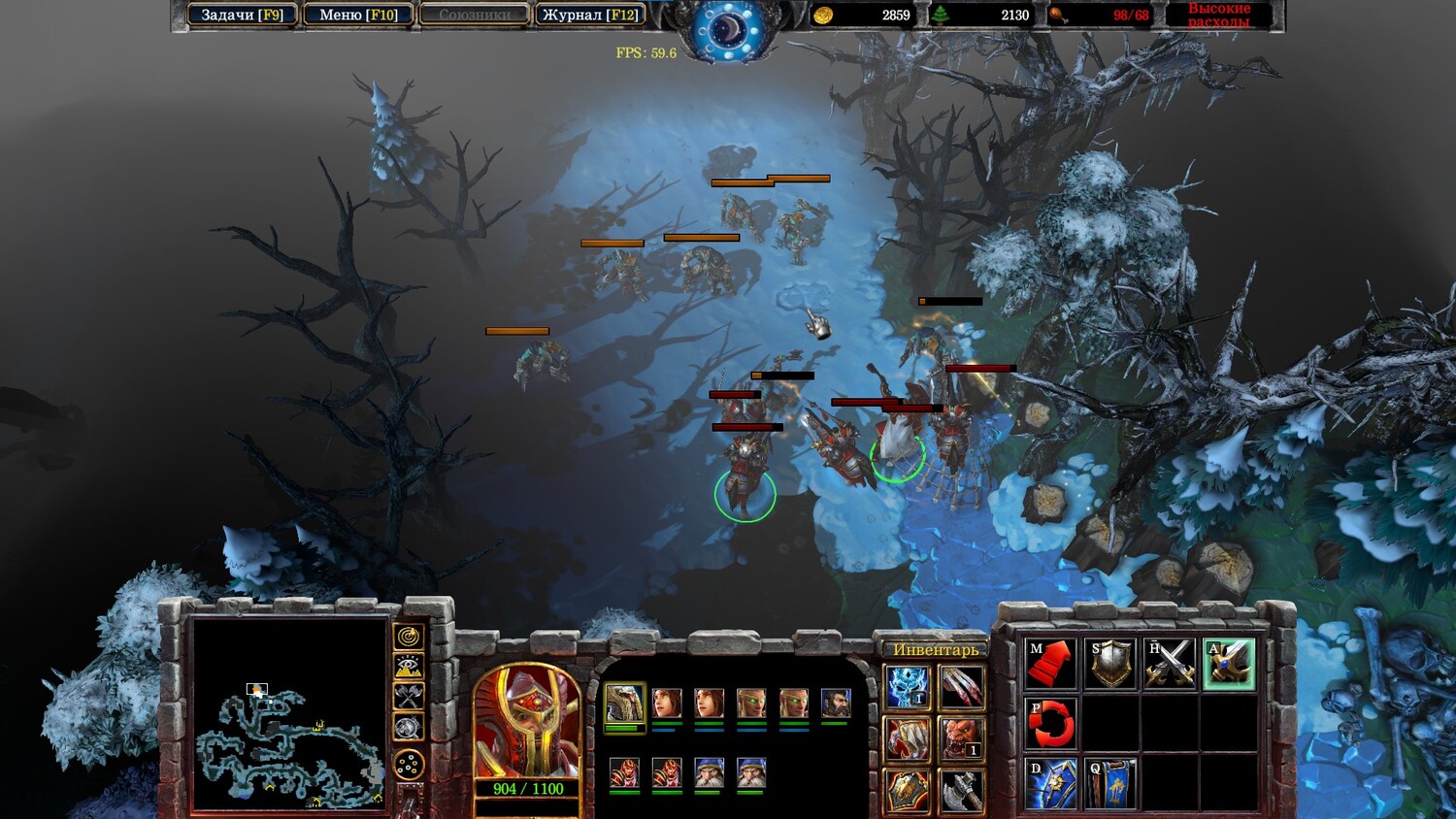Toggle the crossed-axes ally color button
Viewport: 1456px width, 819px height.
(x=409, y=696)
